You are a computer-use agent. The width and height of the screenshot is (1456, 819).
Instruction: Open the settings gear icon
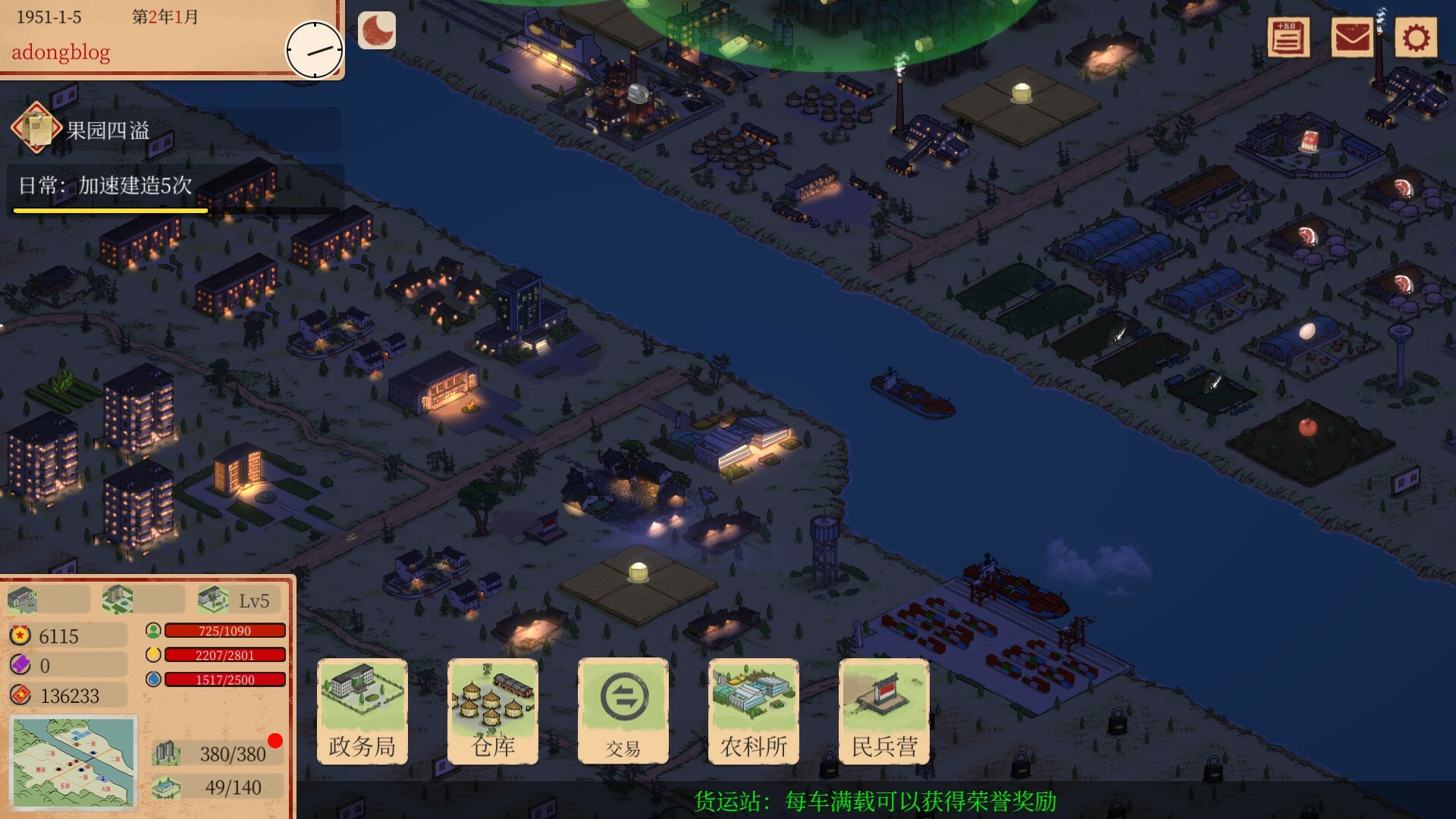tap(1417, 38)
